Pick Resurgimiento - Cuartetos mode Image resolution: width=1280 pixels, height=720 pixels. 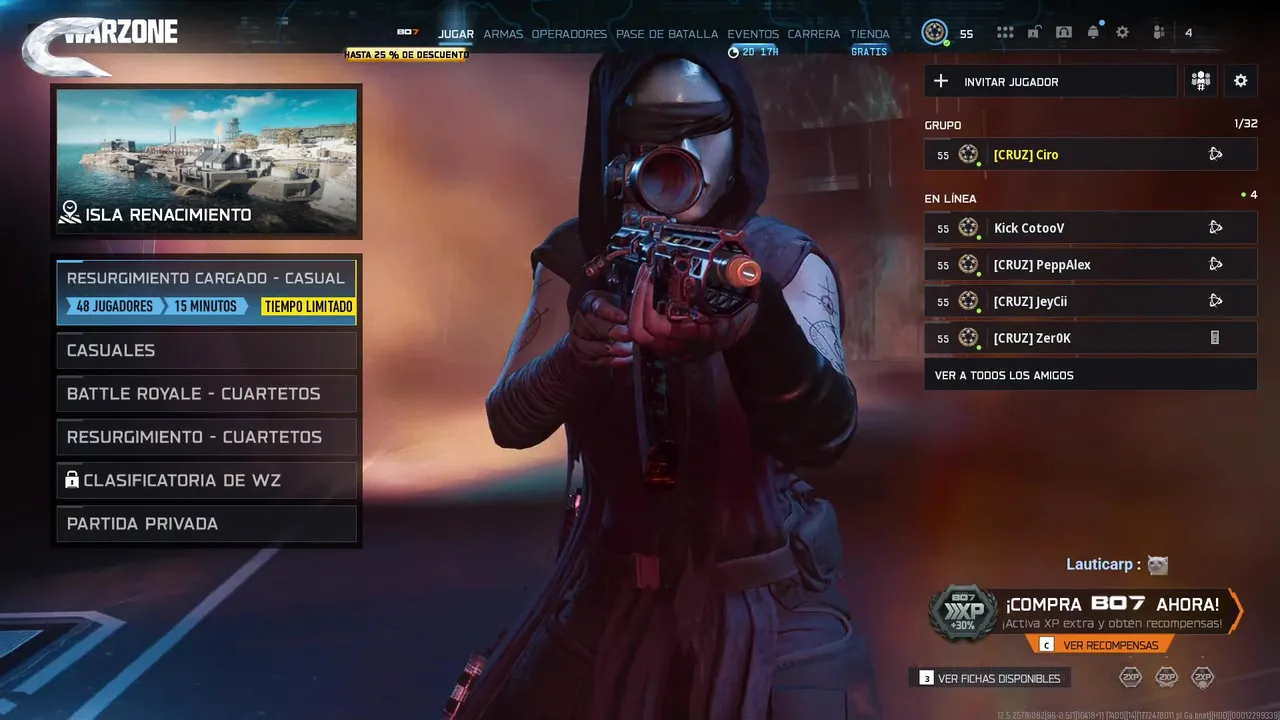coord(206,437)
